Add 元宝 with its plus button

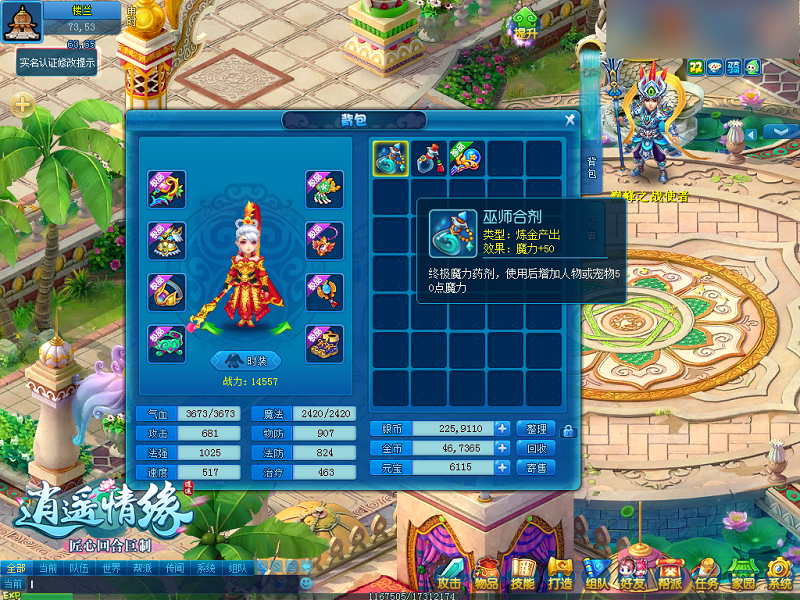(502, 467)
